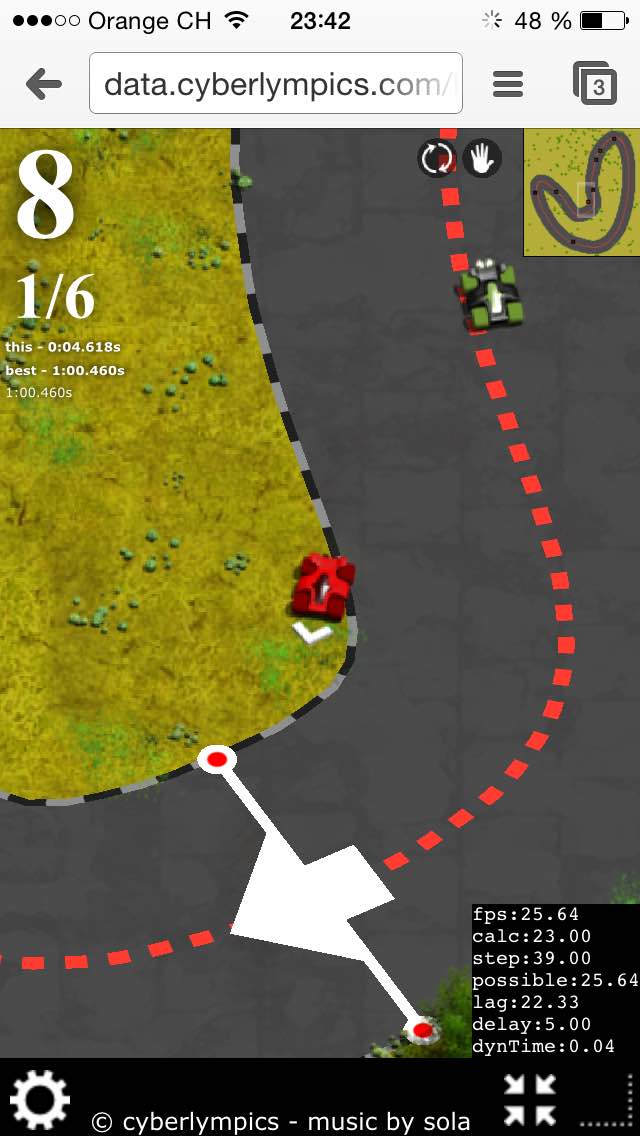Click the inward-arrows exit fullscreen icon

click(529, 1099)
